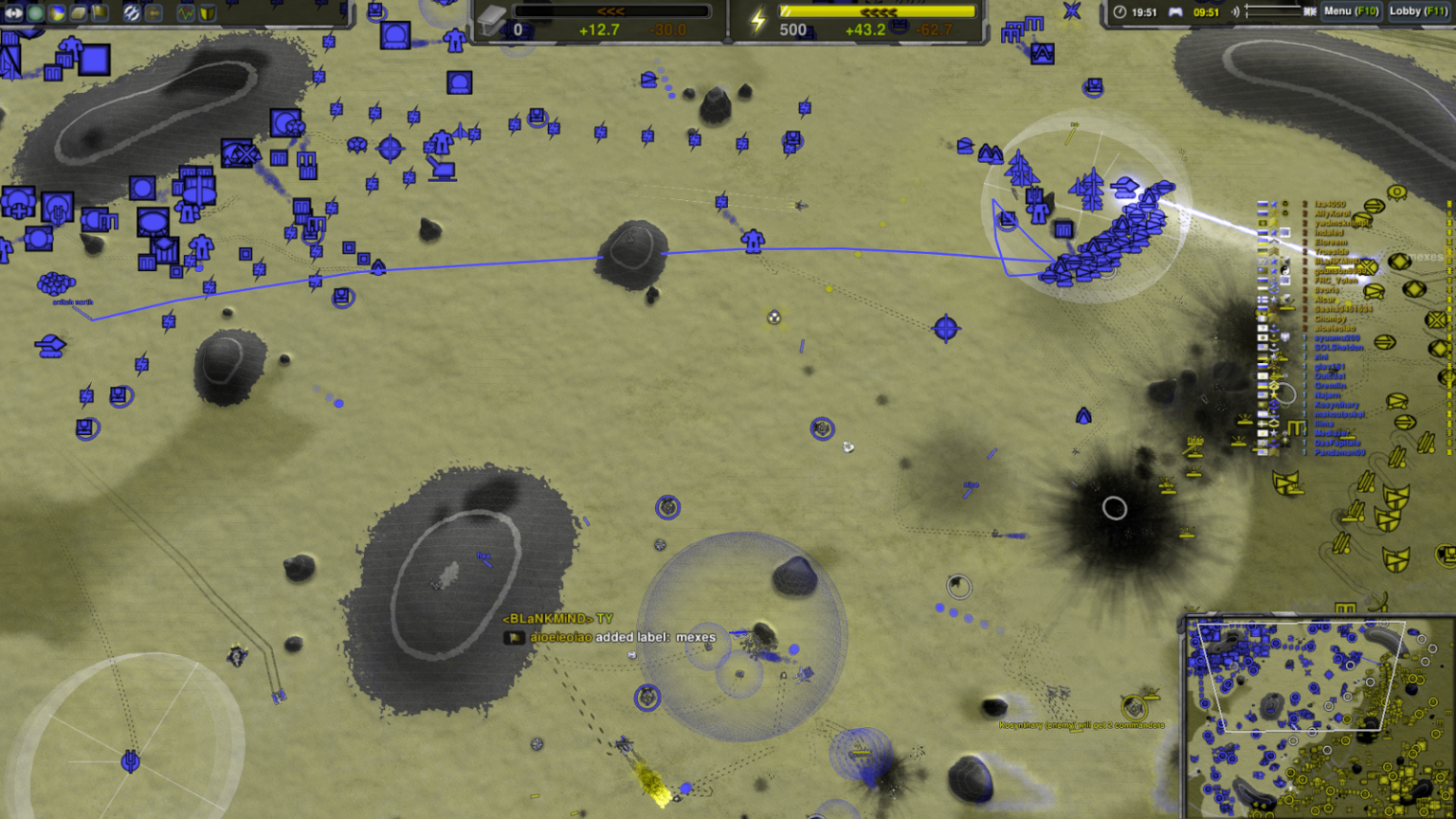Screen dimensions: 1456x819
Task: Switch to team colors using the blue-yellow sphere icon
Action: (56, 13)
